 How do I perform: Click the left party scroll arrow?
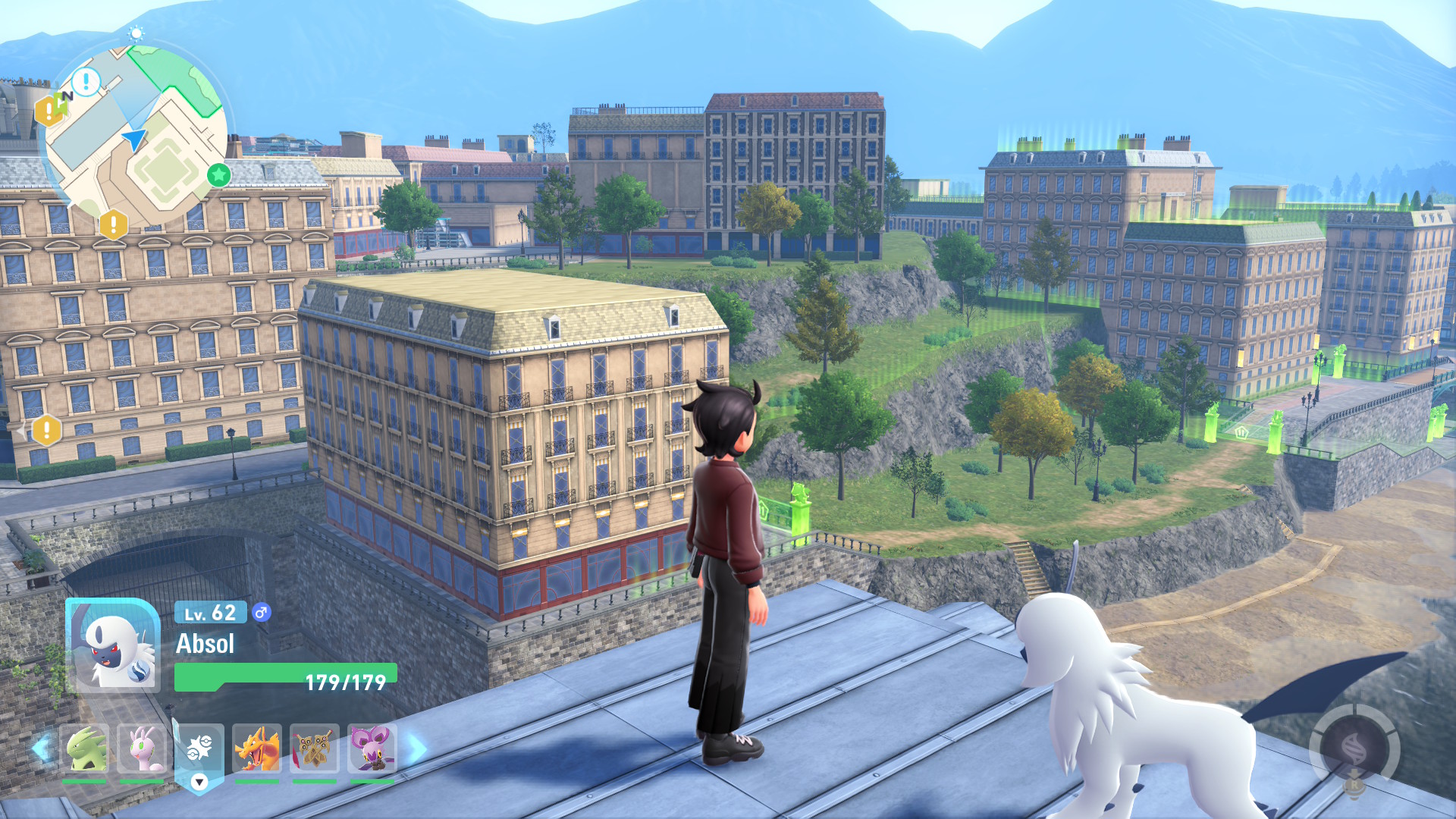point(41,748)
